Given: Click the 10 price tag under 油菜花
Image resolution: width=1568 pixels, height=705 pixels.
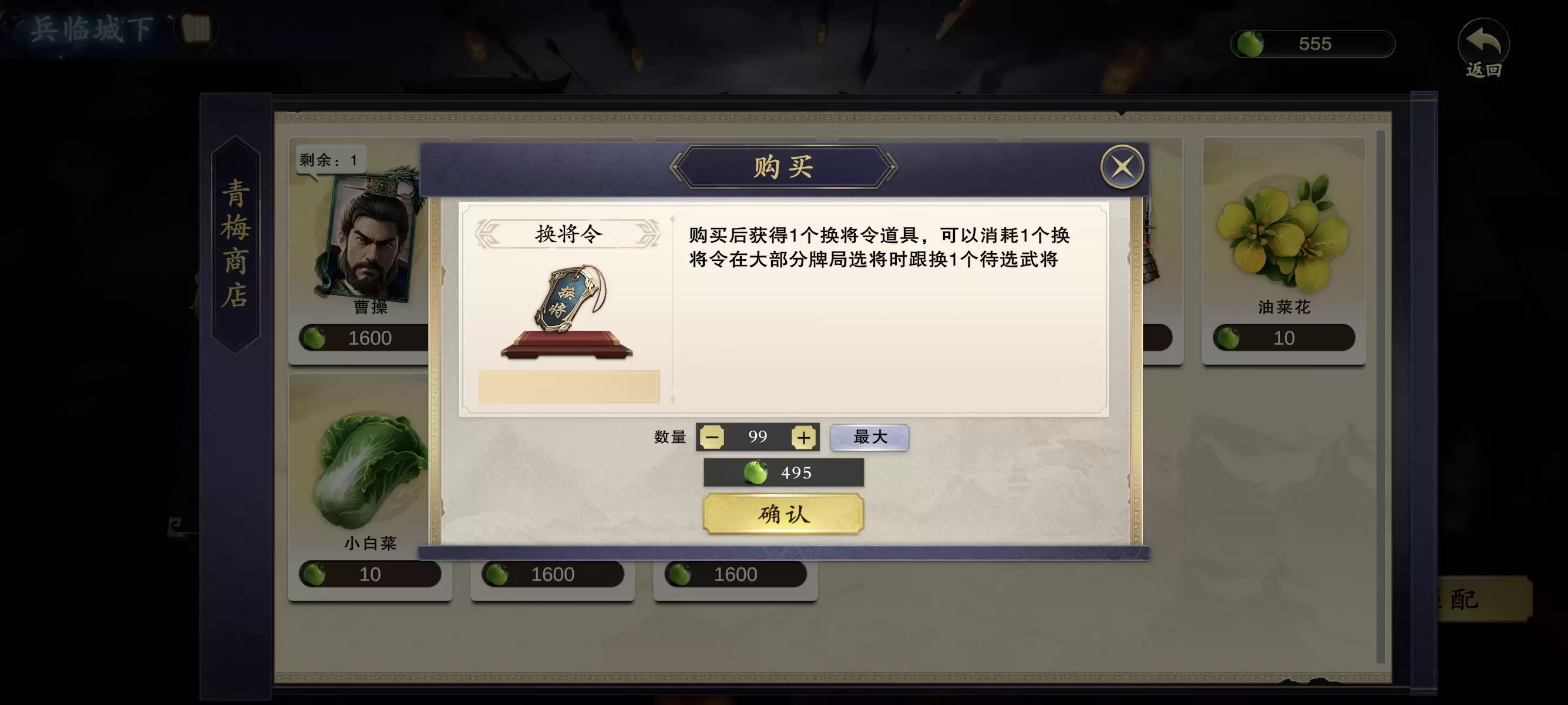Looking at the screenshot, I should [1283, 337].
